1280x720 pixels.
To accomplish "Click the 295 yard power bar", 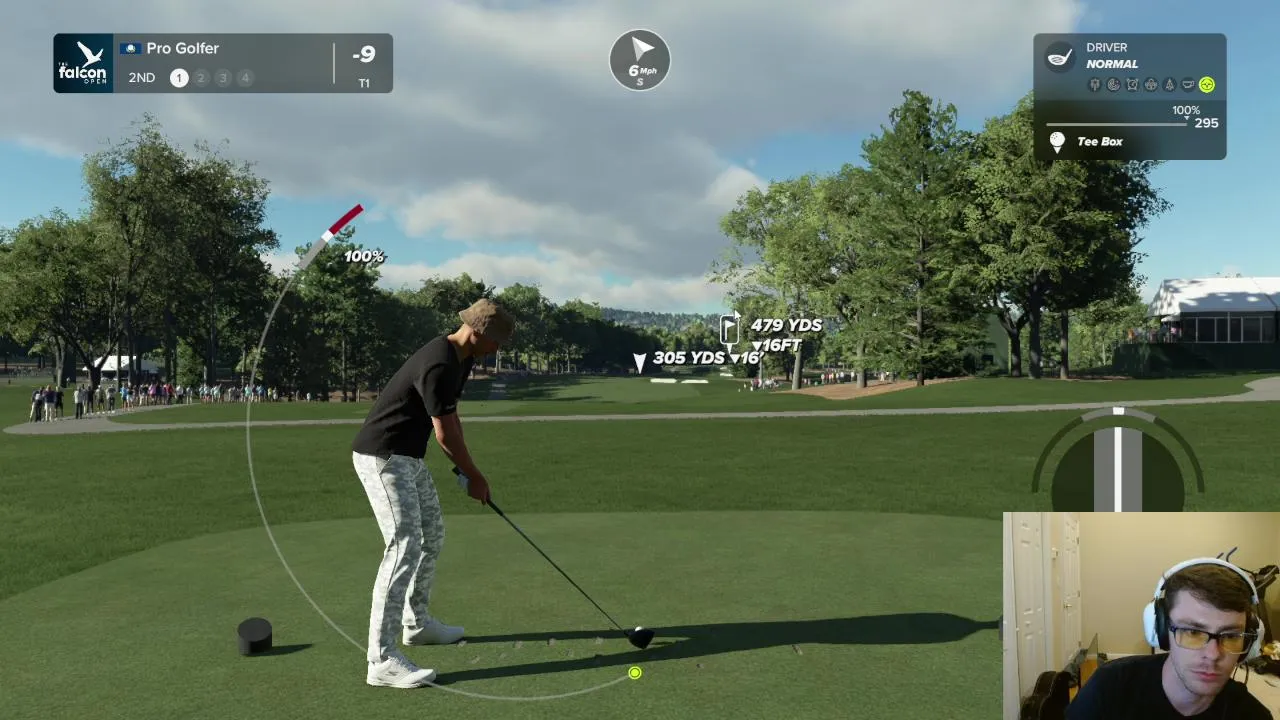I will (1117, 124).
